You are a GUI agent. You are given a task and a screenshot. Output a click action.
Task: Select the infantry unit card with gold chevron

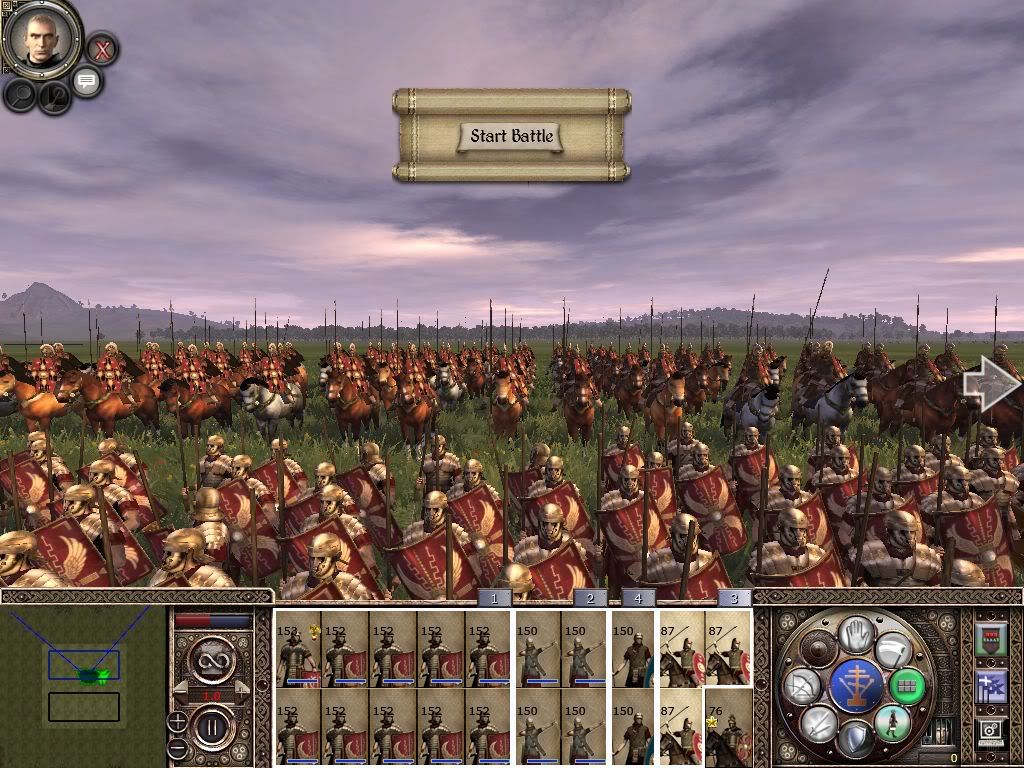(x=298, y=649)
